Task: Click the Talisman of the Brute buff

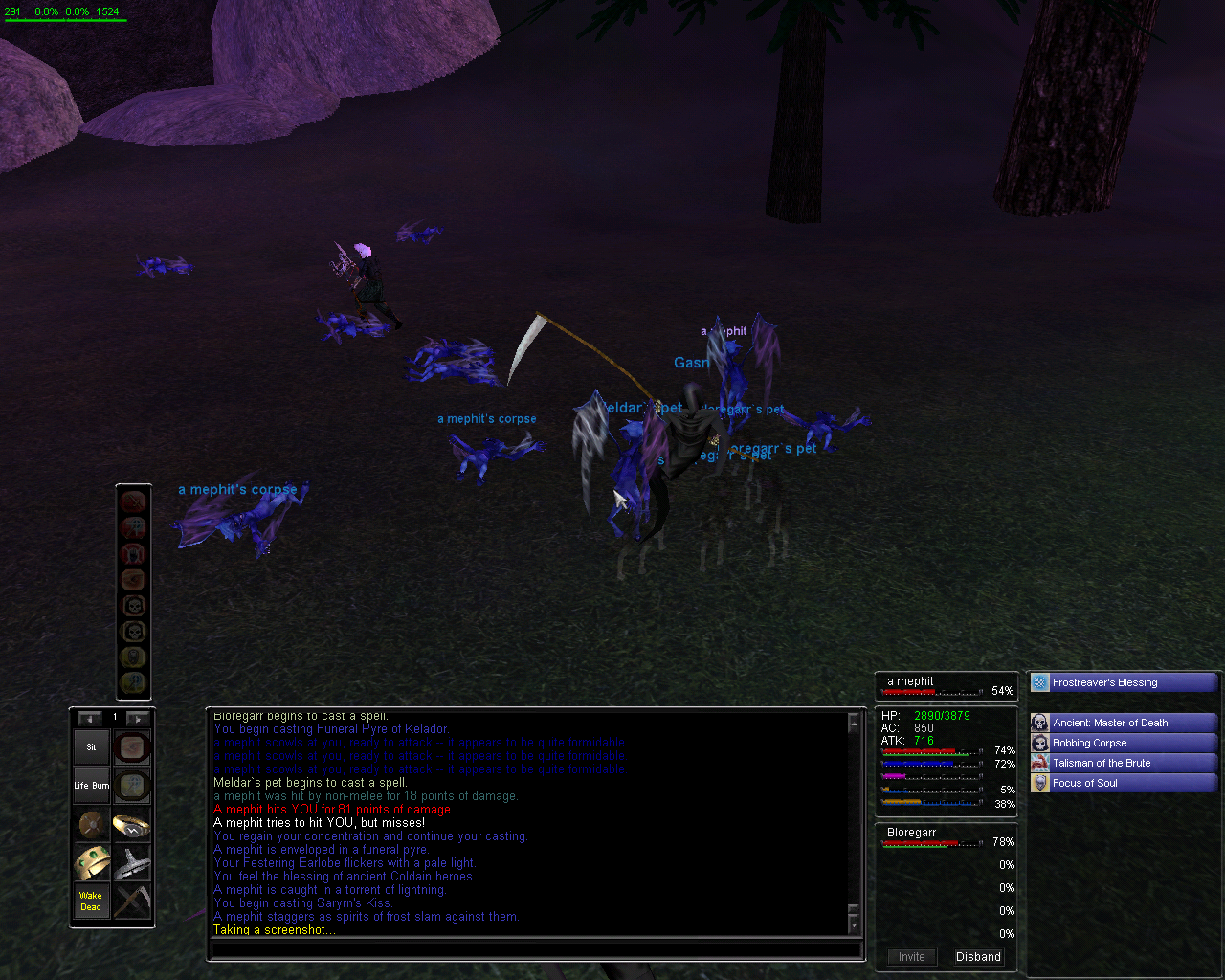Action: (1123, 763)
